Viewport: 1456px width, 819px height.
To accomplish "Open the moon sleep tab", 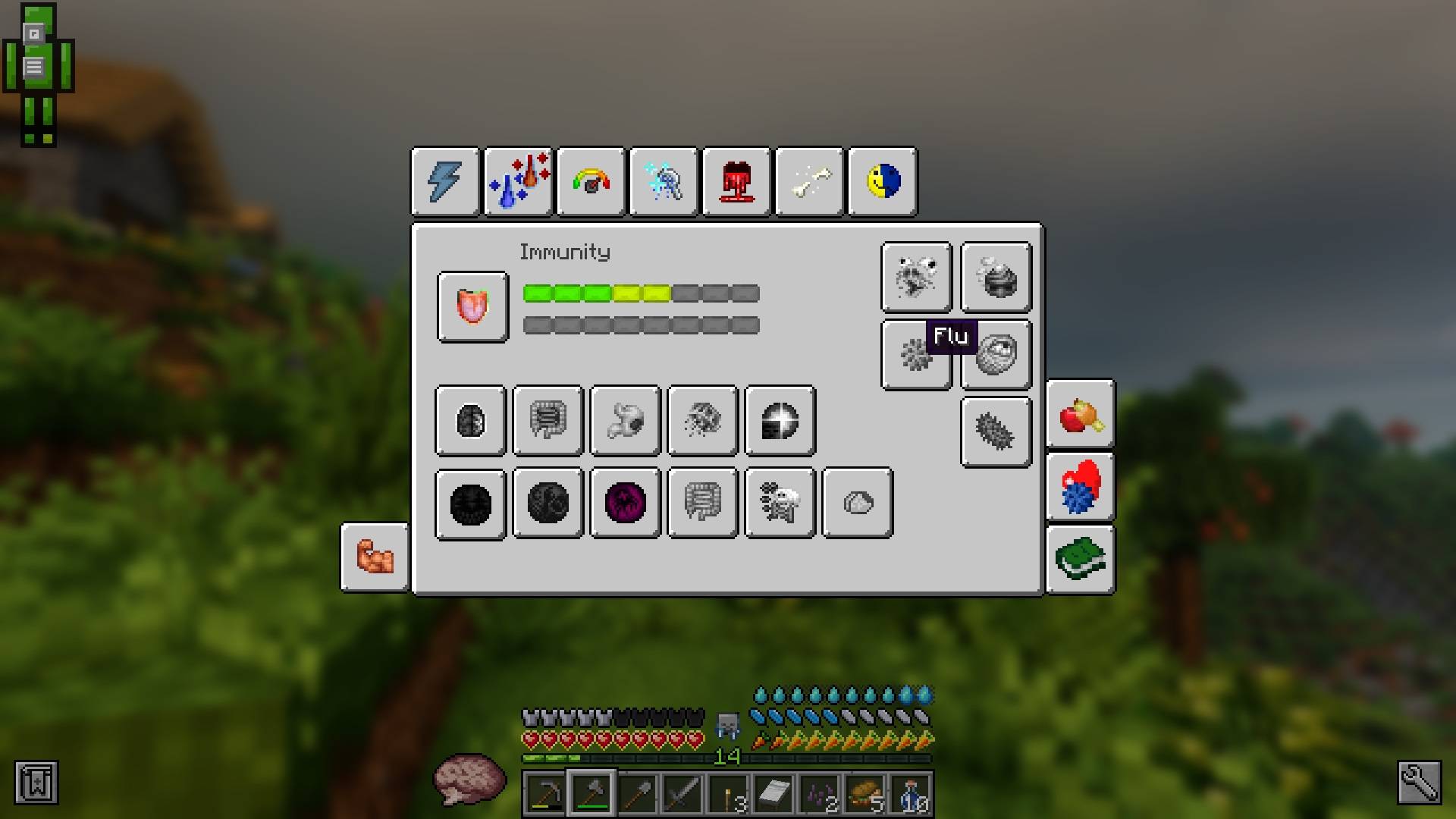I will (x=882, y=181).
